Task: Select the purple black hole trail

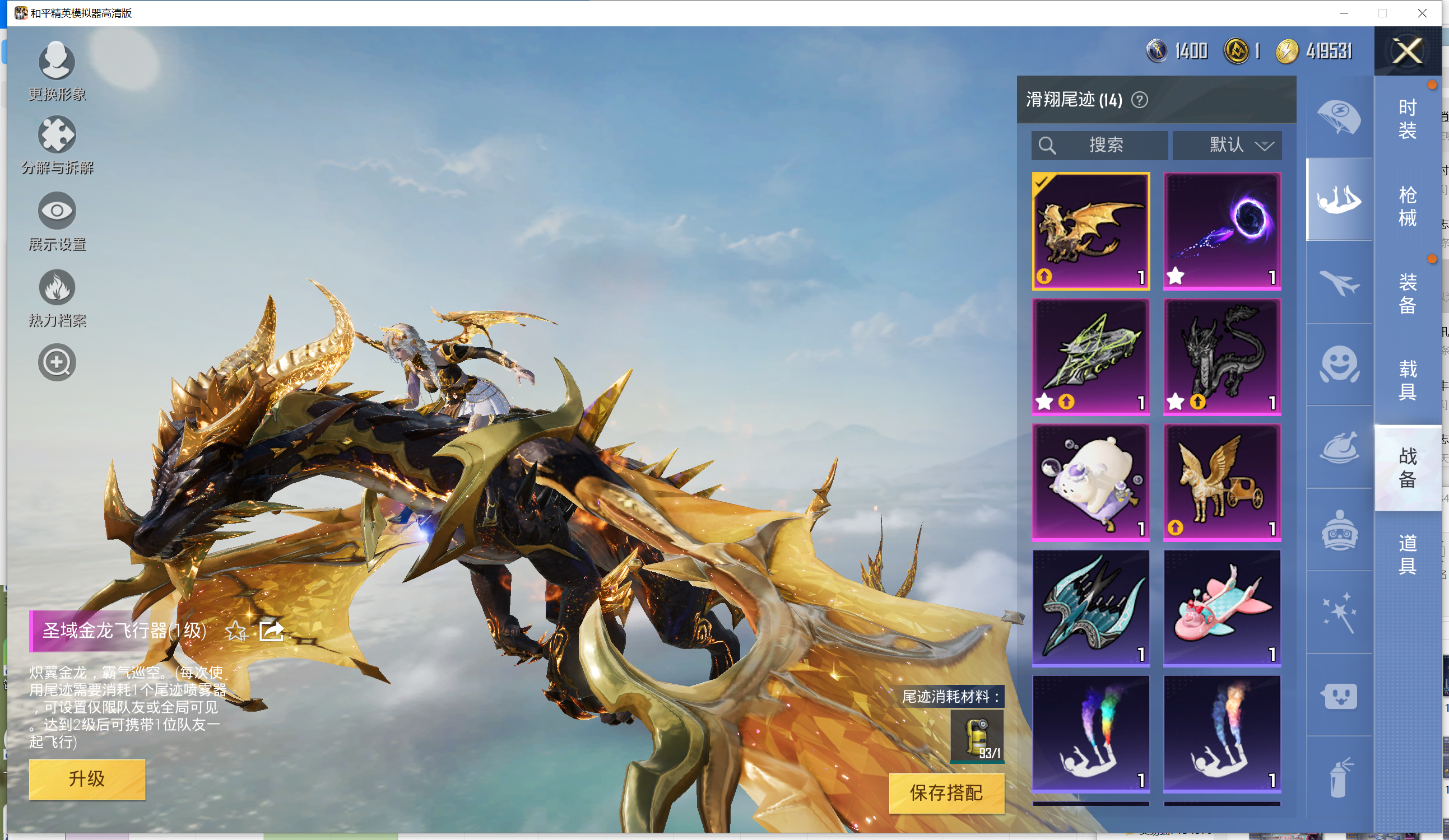Action: point(1222,231)
